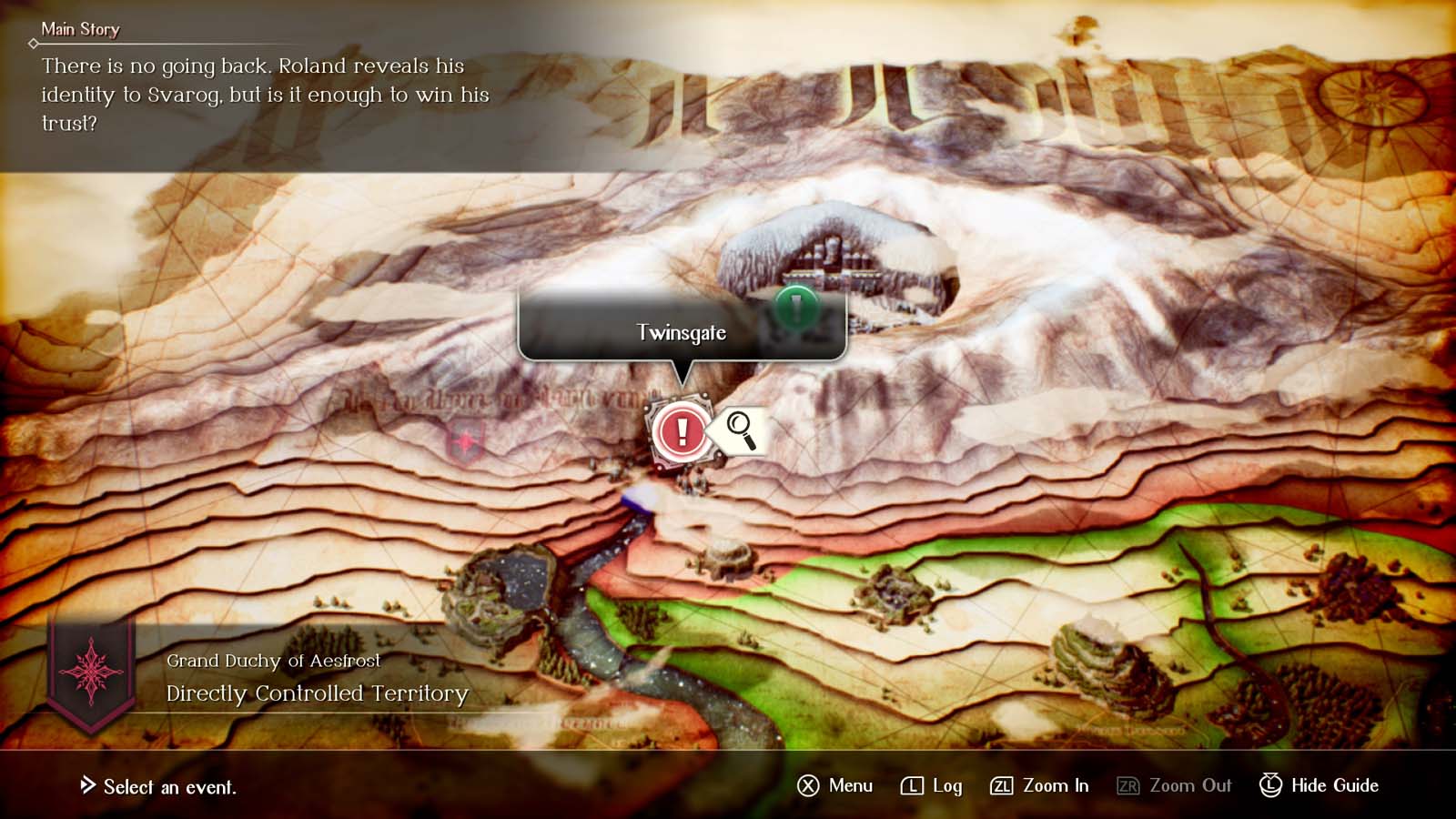Click the magnifying glass cursor icon
The image size is (1456, 819).
click(x=739, y=430)
